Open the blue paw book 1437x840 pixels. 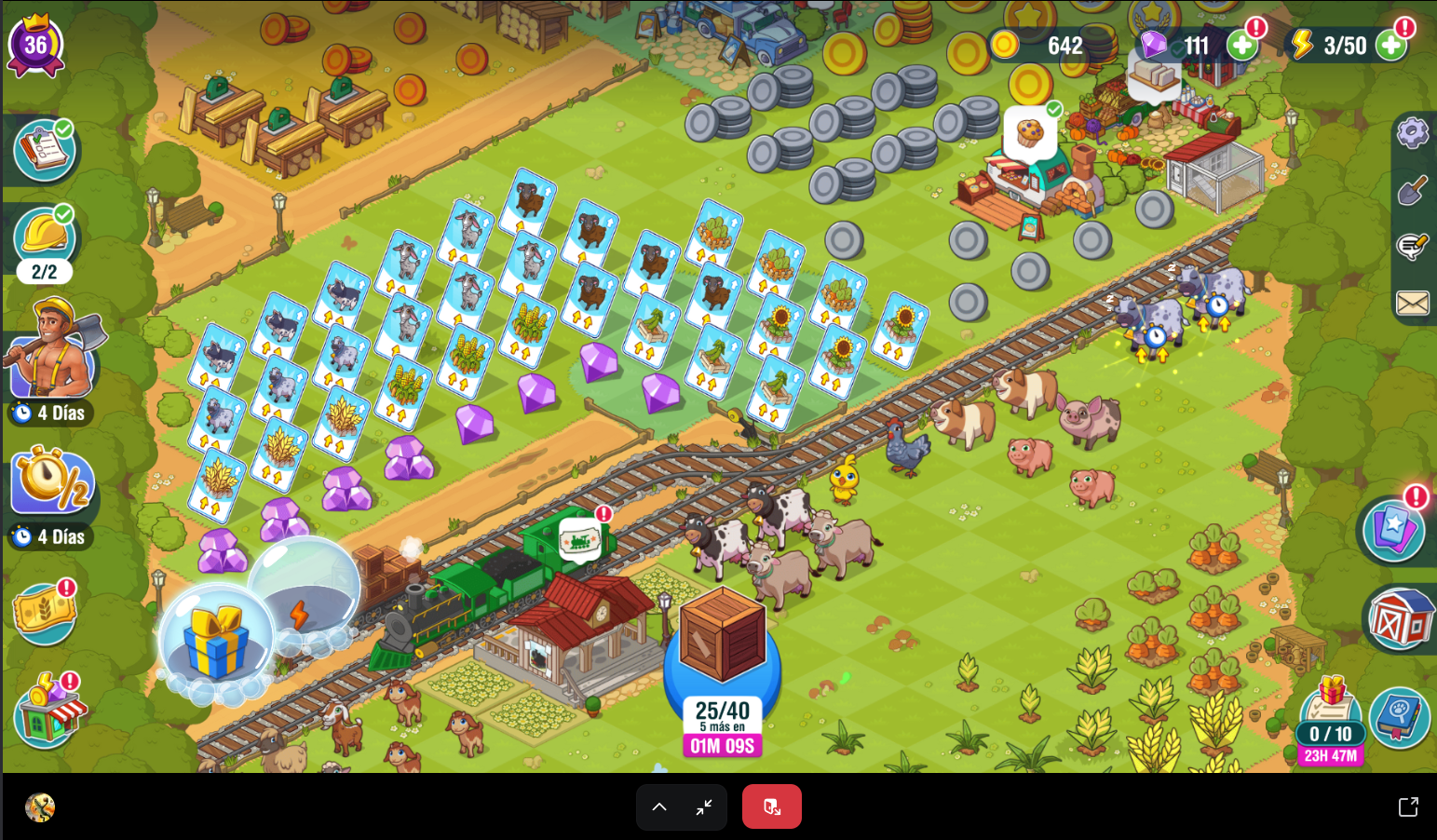1399,717
